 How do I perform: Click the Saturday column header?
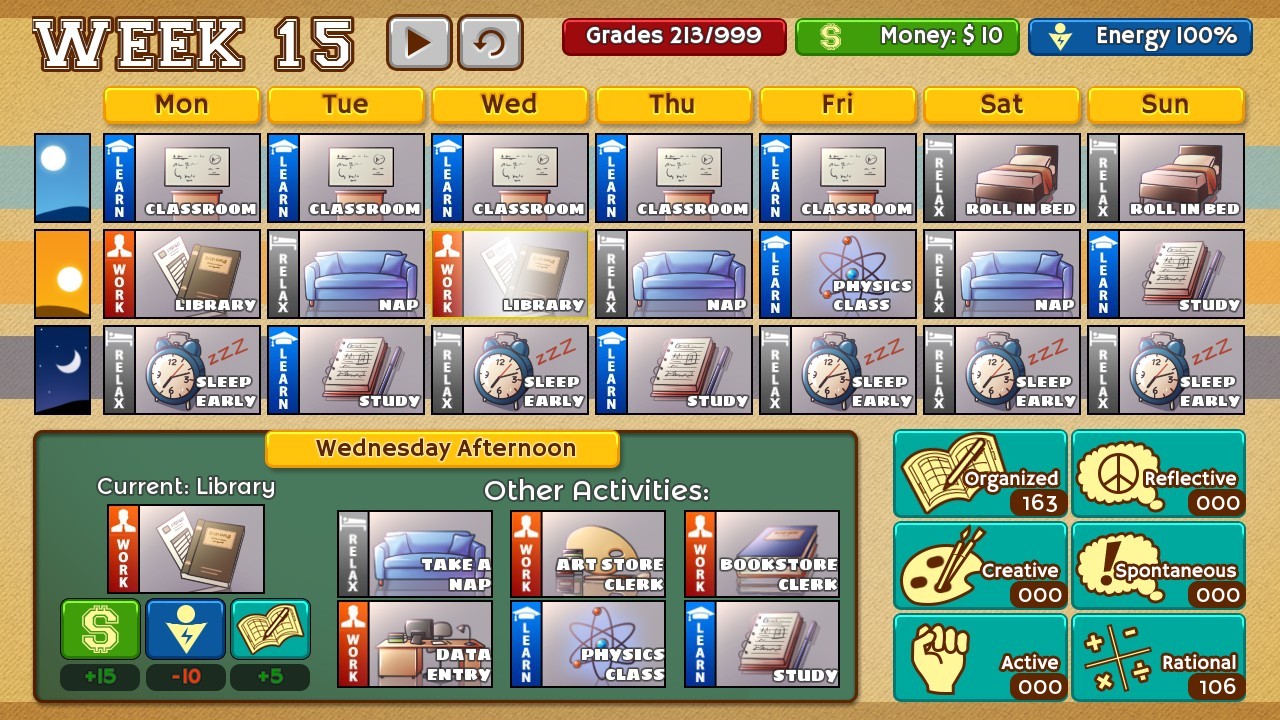tap(1002, 104)
